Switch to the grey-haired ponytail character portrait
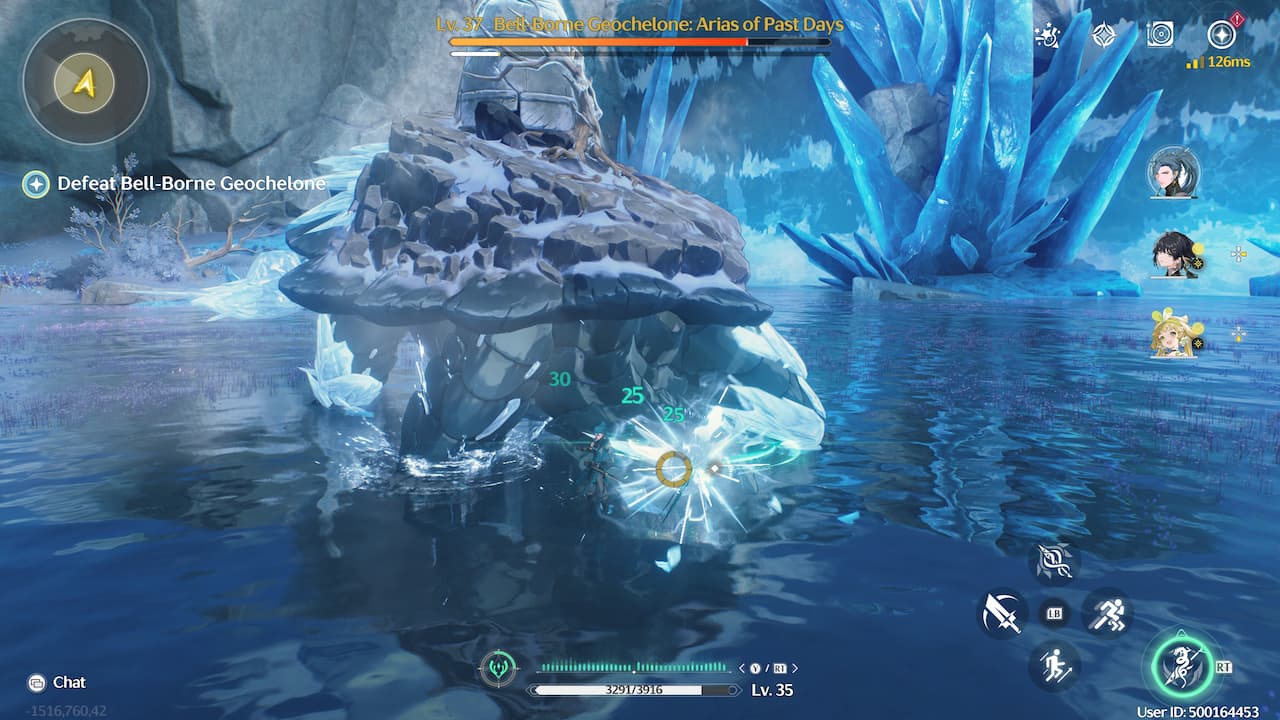The height and width of the screenshot is (720, 1280). point(1172,172)
